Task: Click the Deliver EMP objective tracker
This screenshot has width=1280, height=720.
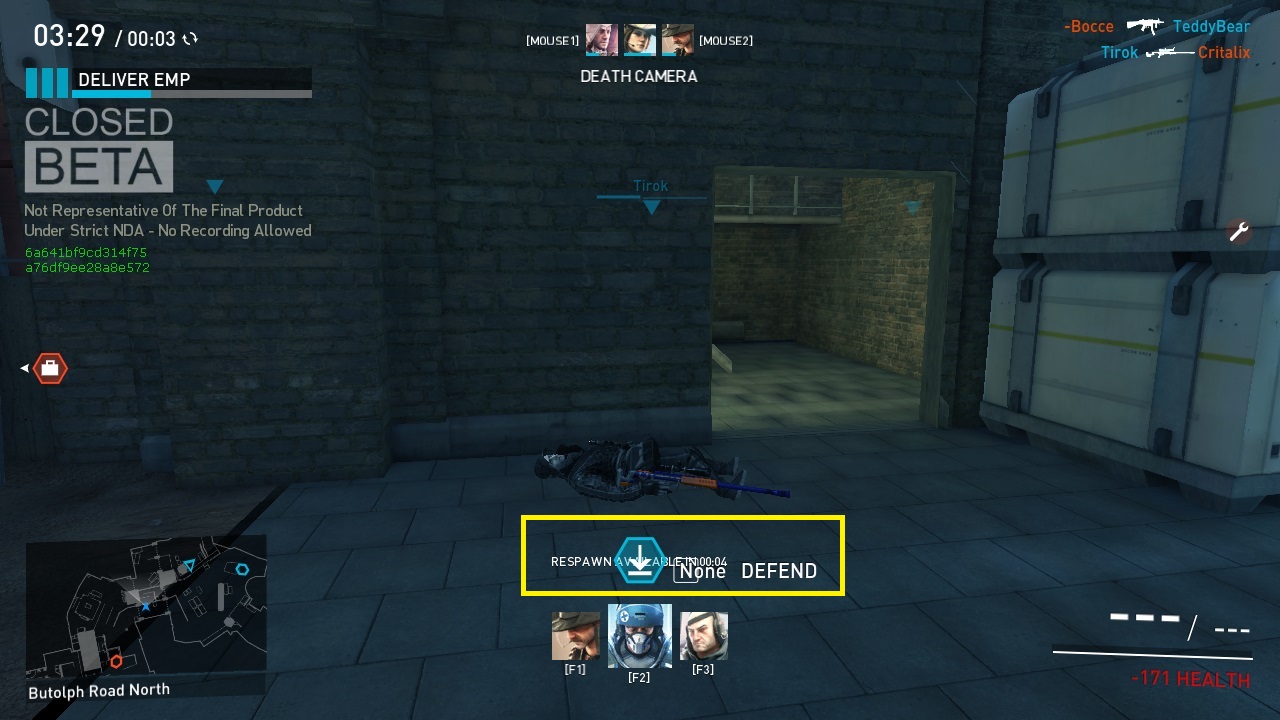Action: (170, 82)
